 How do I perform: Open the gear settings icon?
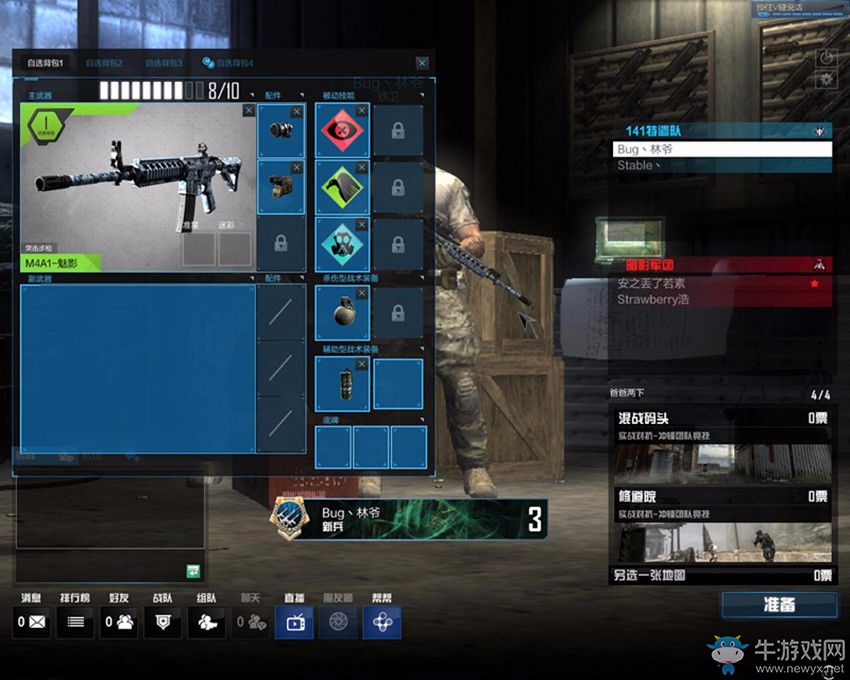tap(826, 80)
